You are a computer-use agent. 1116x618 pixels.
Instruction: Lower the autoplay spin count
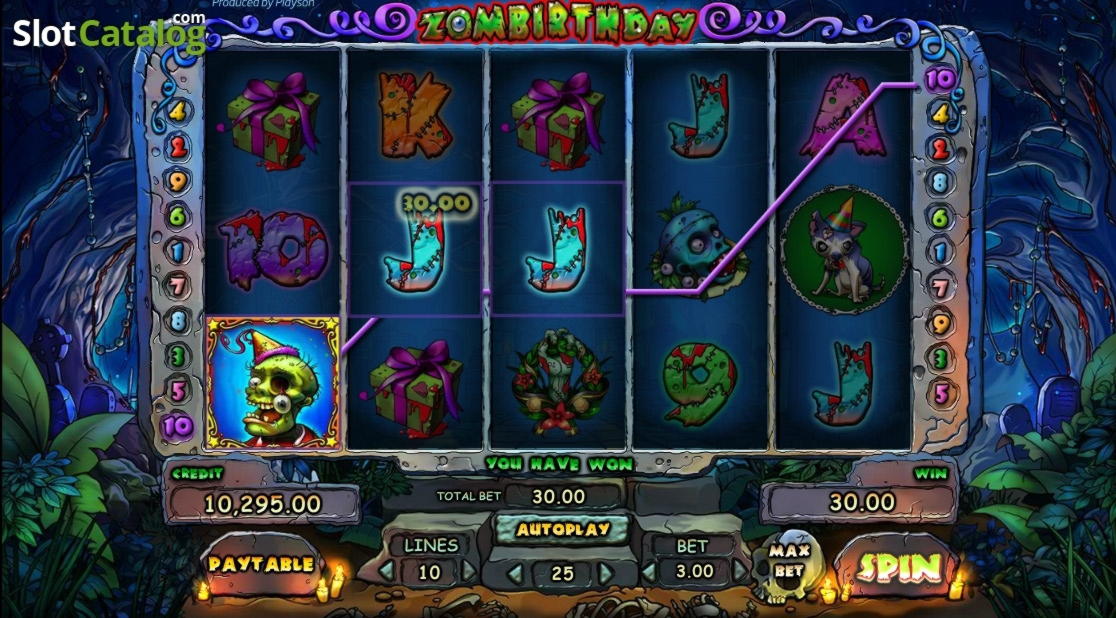(516, 574)
